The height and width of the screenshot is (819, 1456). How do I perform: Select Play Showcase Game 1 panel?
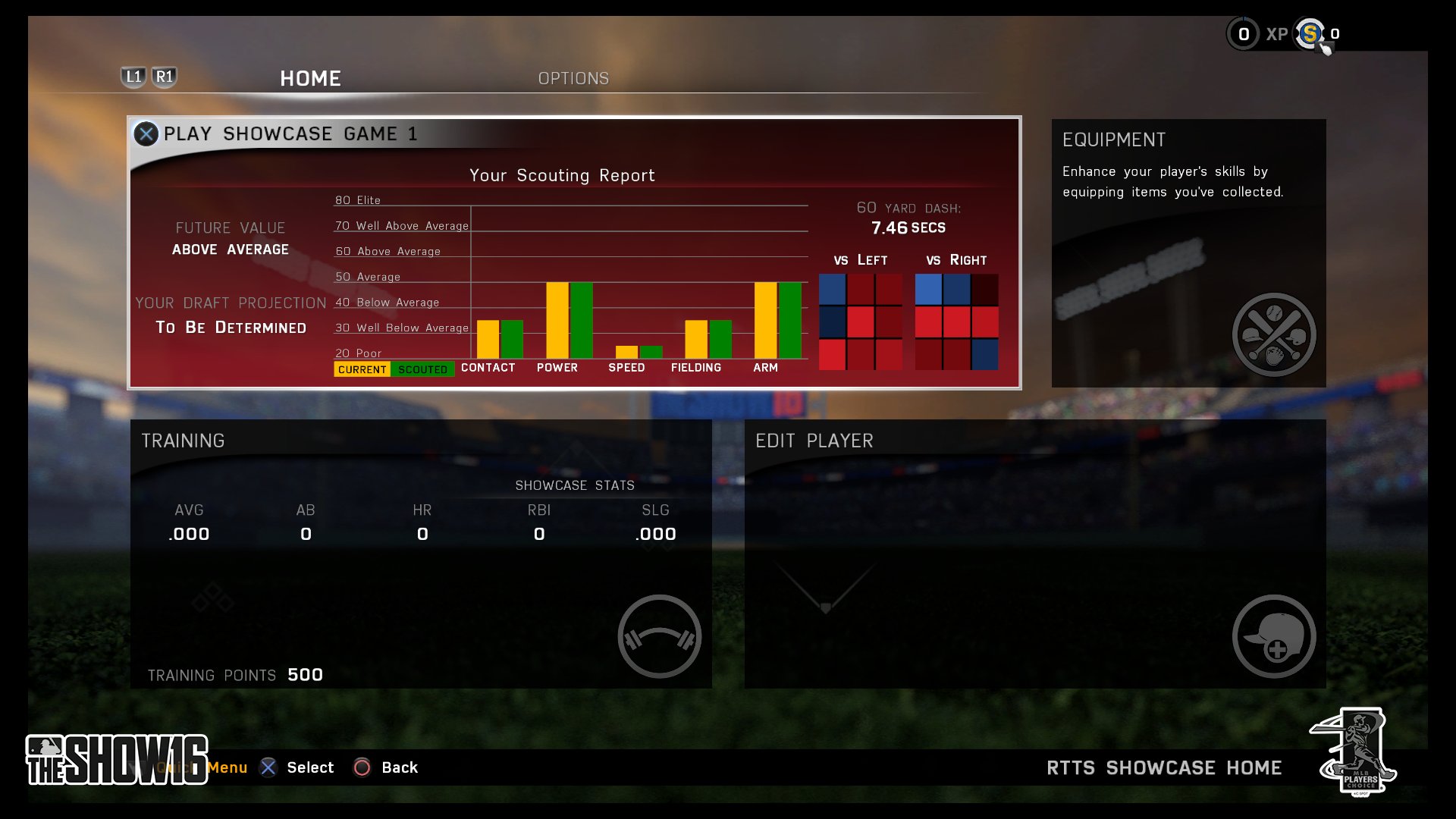573,252
